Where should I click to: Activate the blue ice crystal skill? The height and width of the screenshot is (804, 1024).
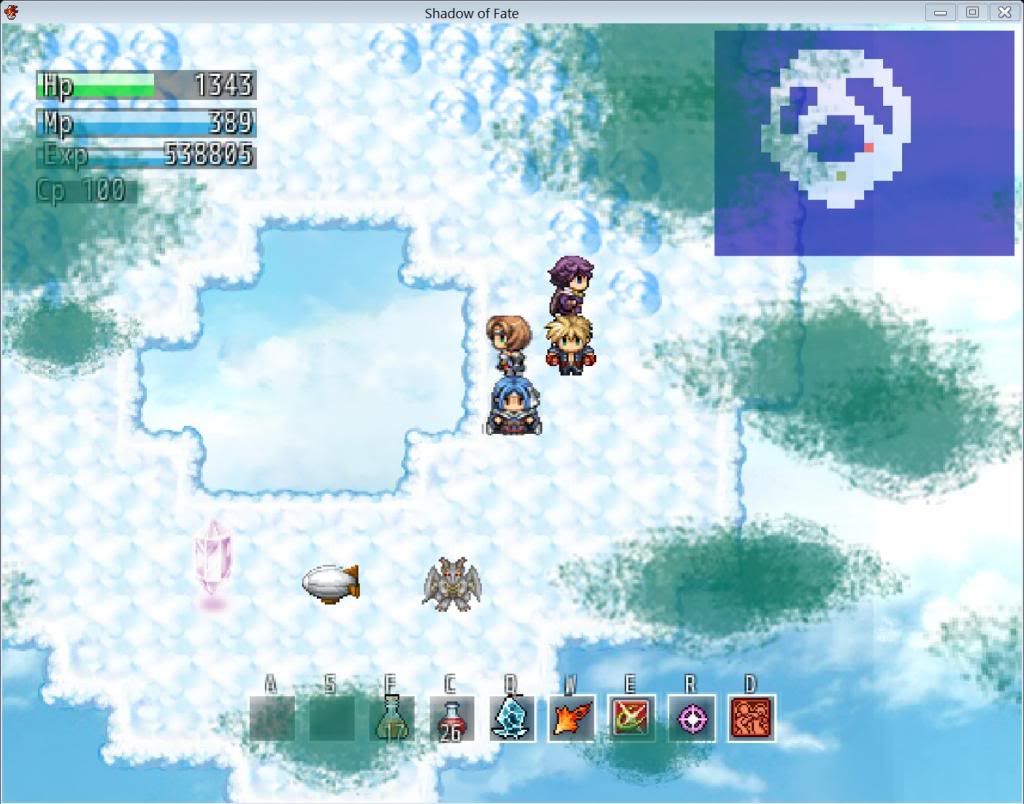[x=511, y=718]
